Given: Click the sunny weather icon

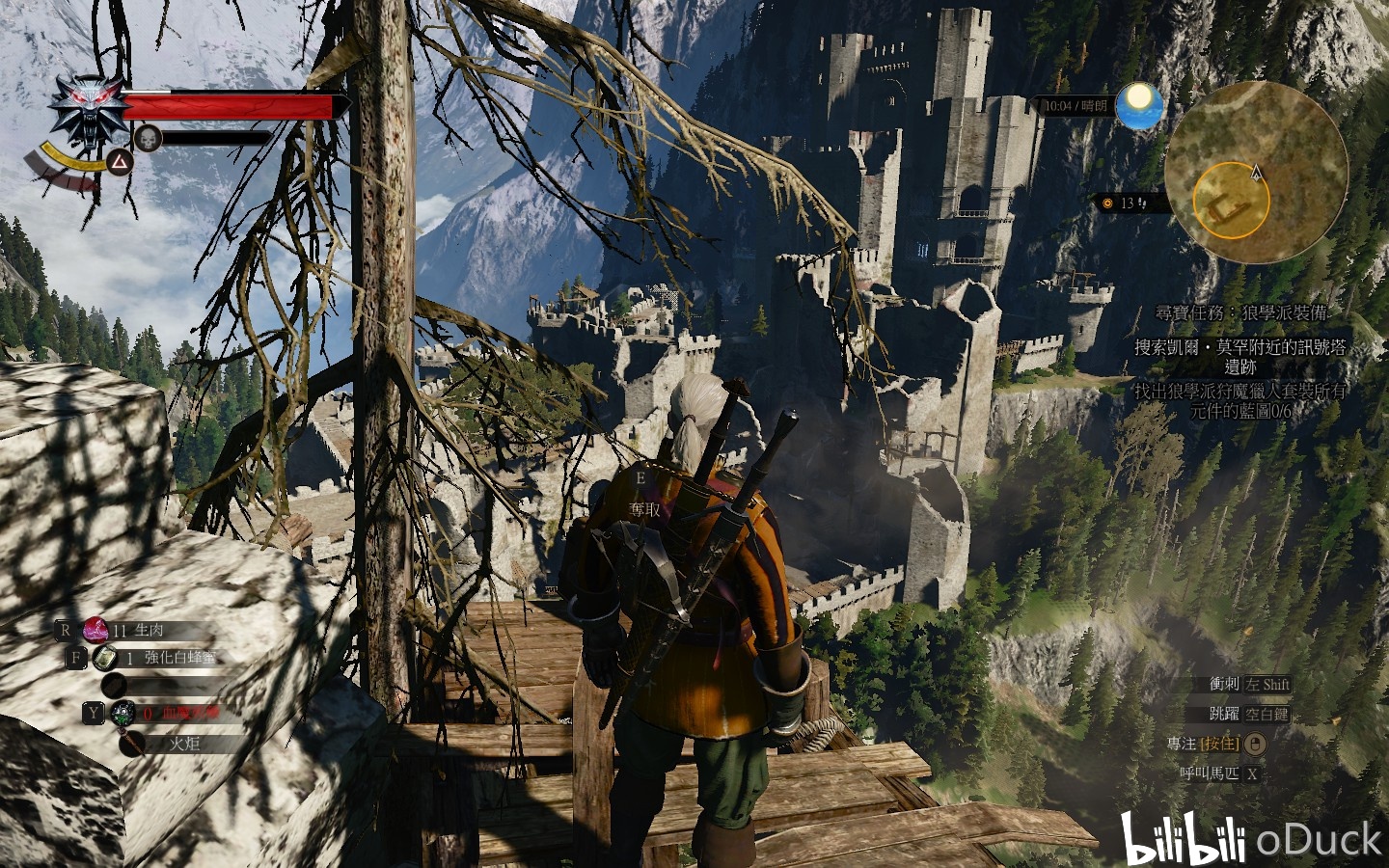Looking at the screenshot, I should pos(1139,105).
